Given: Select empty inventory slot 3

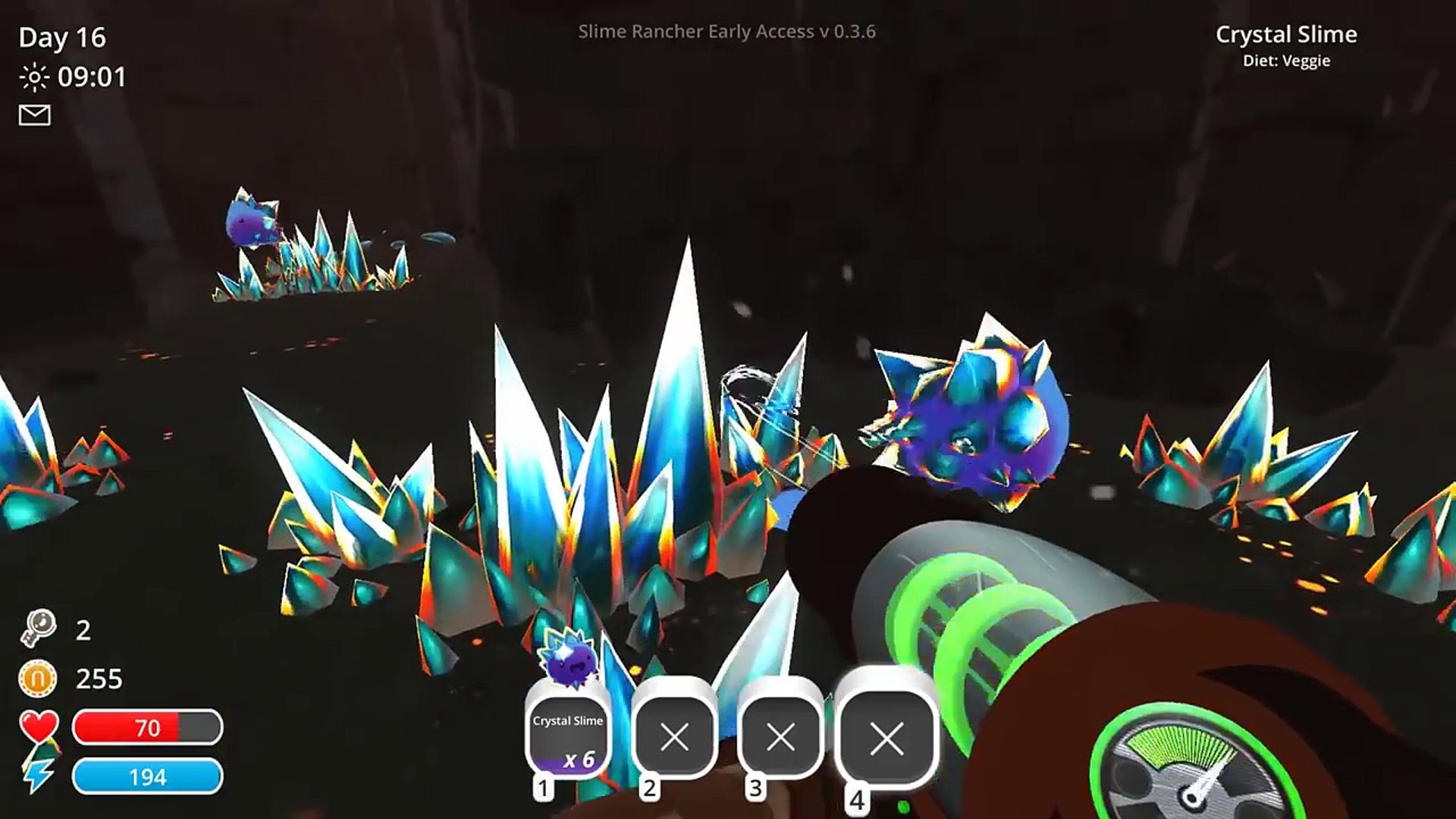Looking at the screenshot, I should point(781,733).
